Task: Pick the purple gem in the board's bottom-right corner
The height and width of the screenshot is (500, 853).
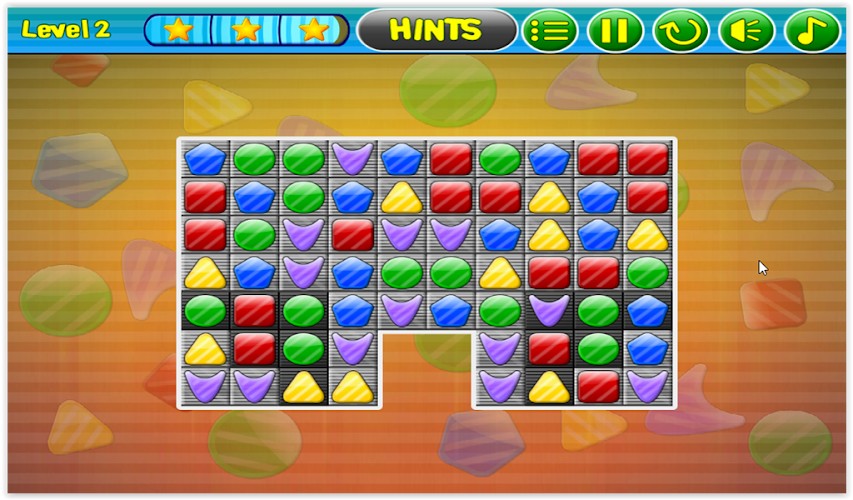Action: [x=648, y=385]
